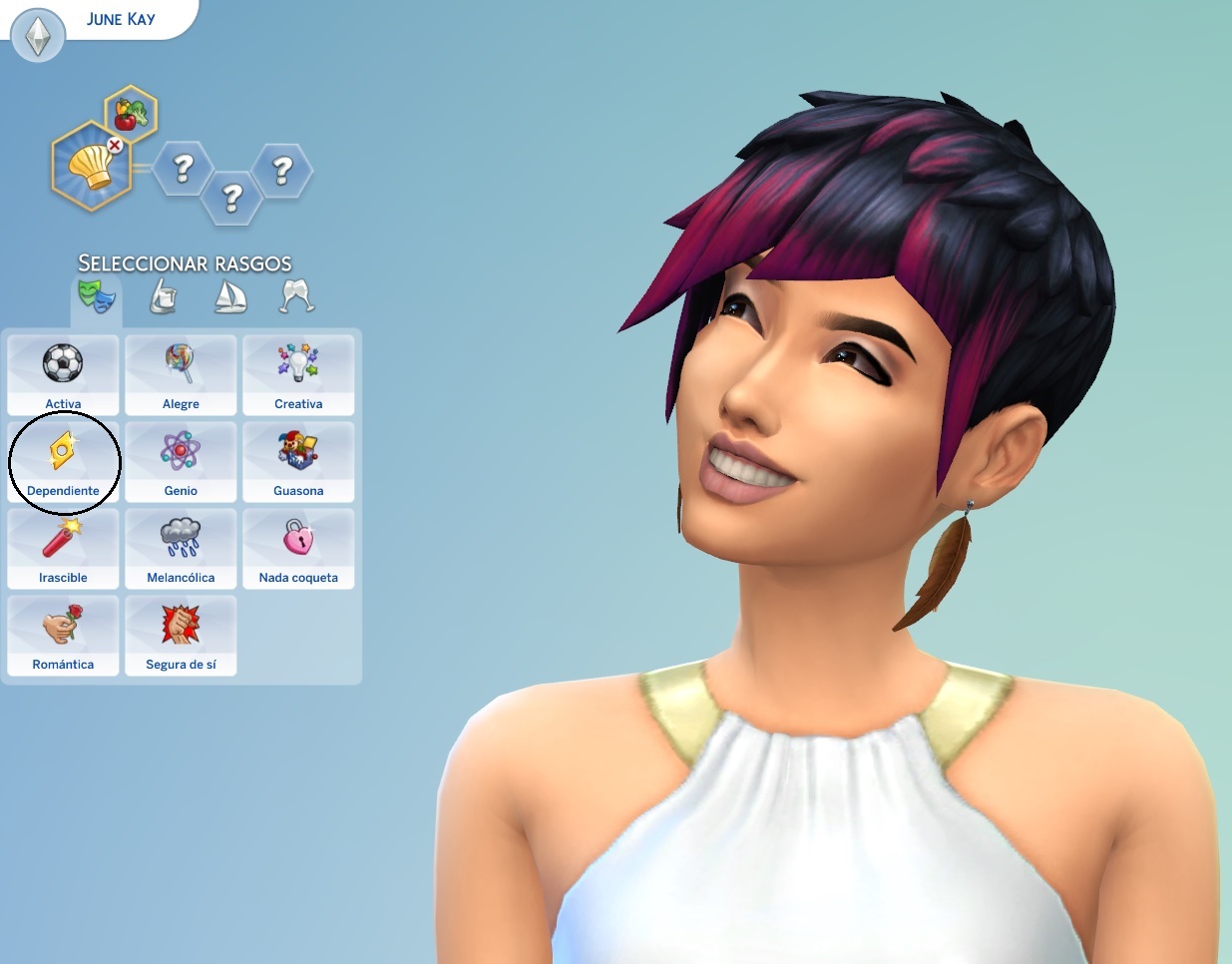Open the sailboat trait category tab
This screenshot has width=1232, height=964.
click(x=230, y=296)
